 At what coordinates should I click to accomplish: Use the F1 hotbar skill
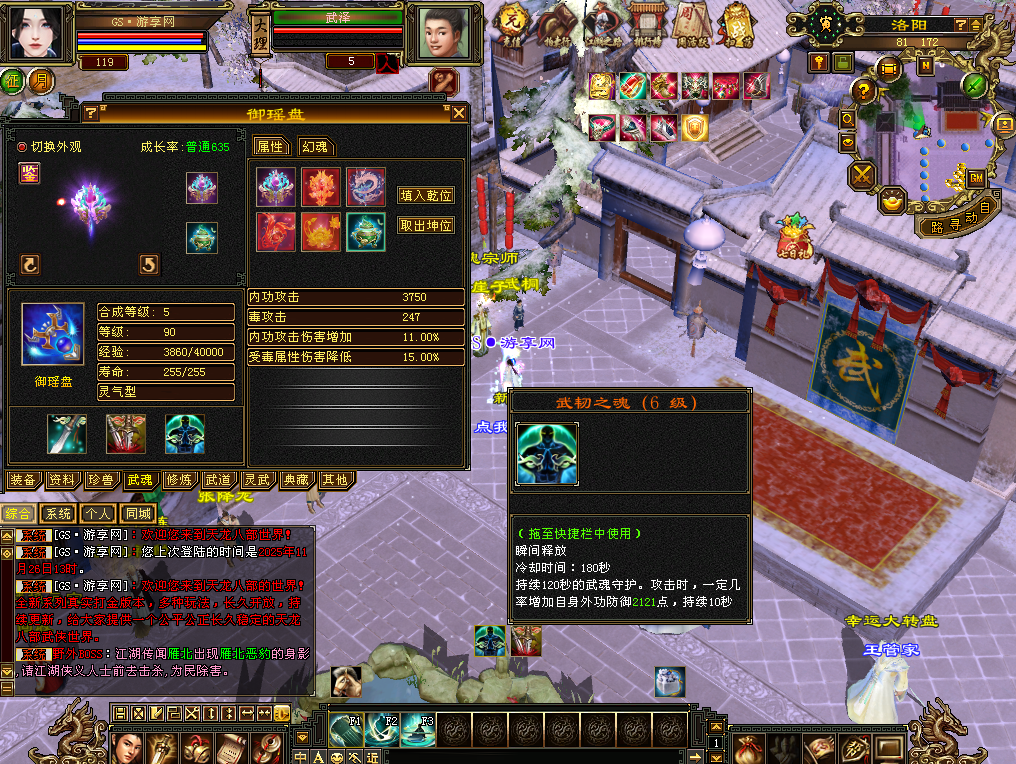click(347, 730)
